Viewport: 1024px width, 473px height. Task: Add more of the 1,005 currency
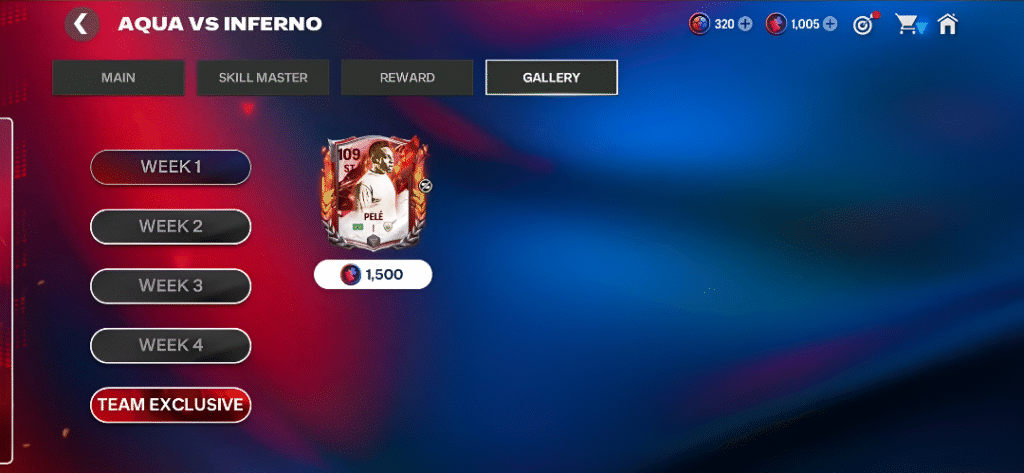830,24
